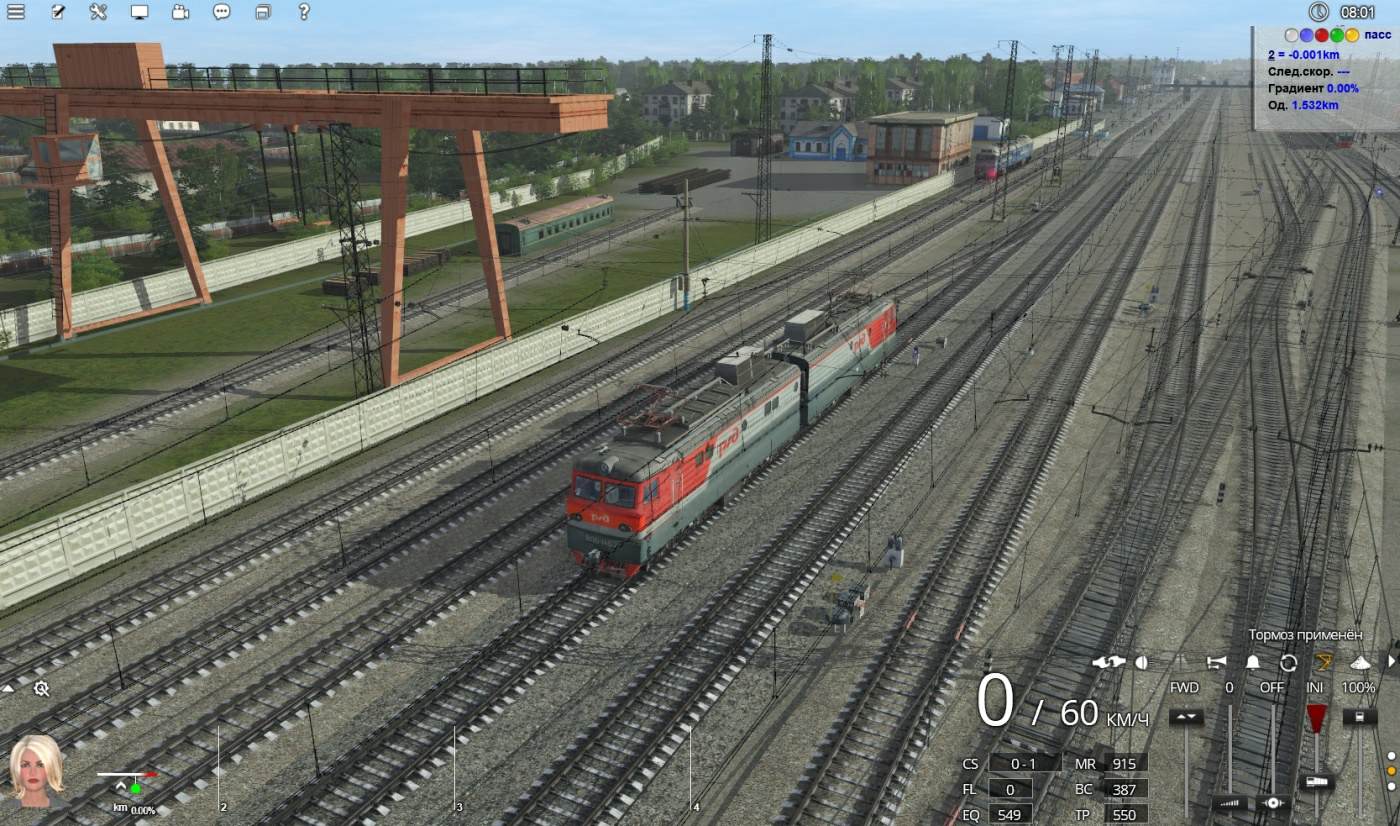Activate the sand pile icon

pyautogui.click(x=1359, y=662)
